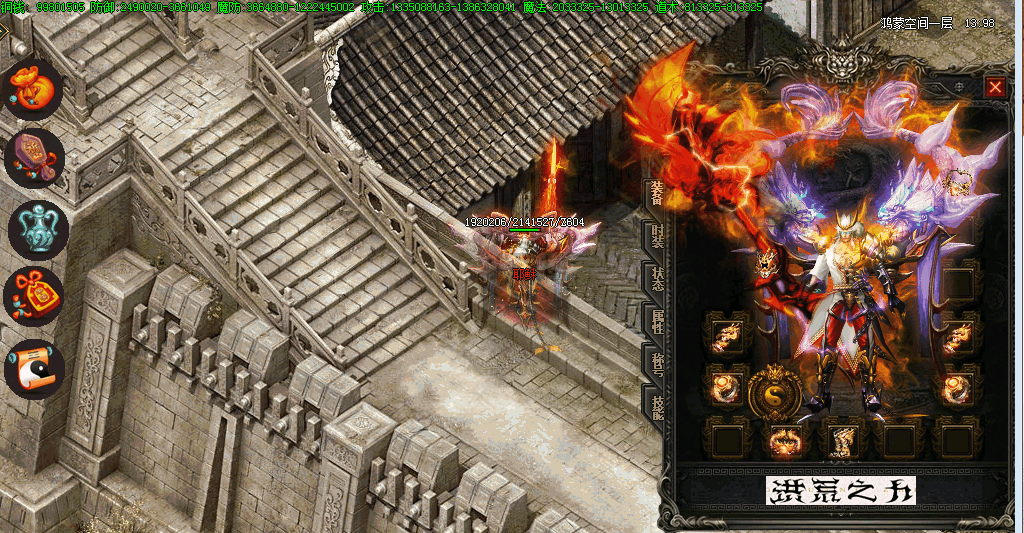
Task: Open the 技能 skills tab
Action: 656,407
